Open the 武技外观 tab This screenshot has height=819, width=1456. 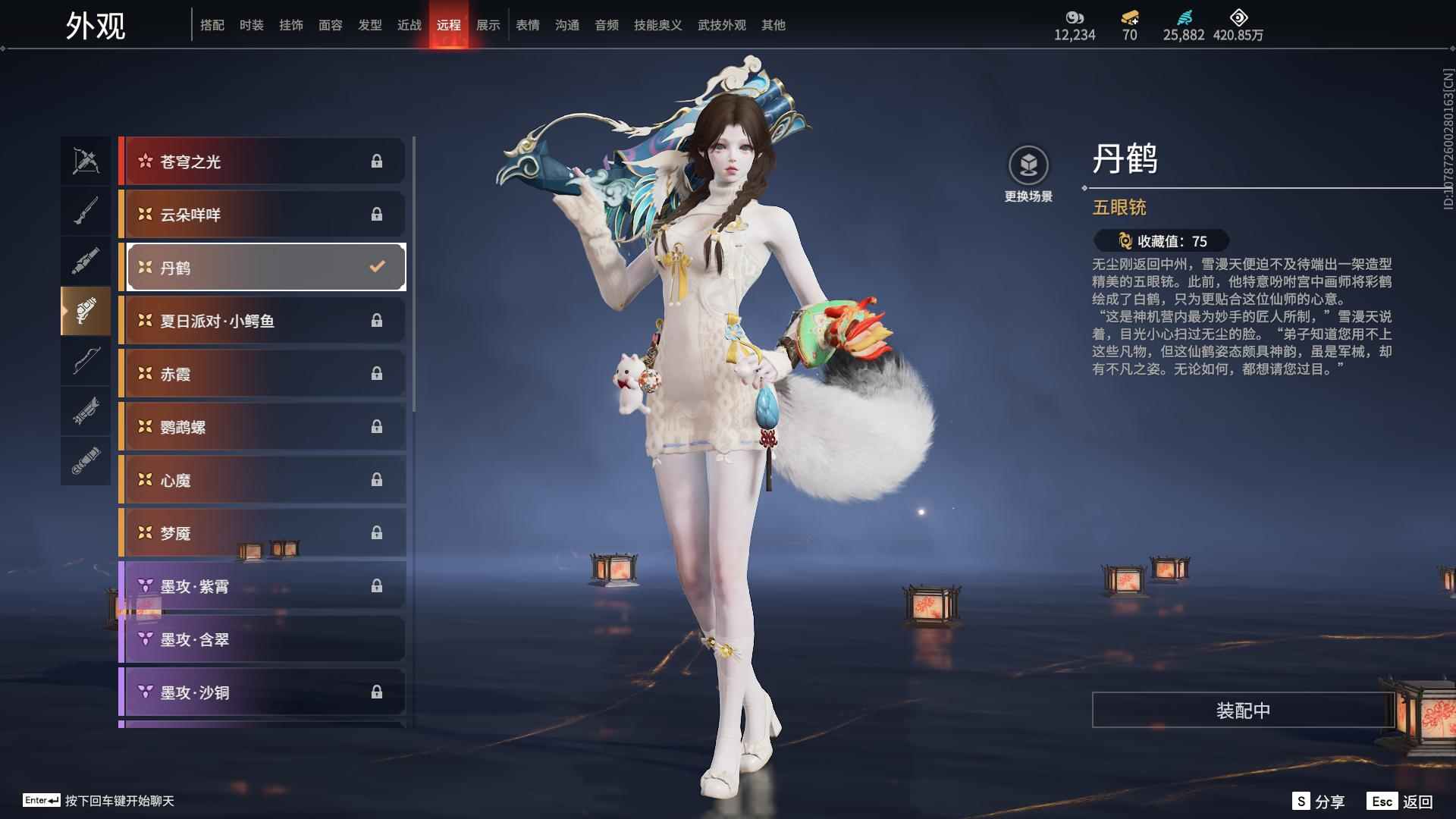721,24
